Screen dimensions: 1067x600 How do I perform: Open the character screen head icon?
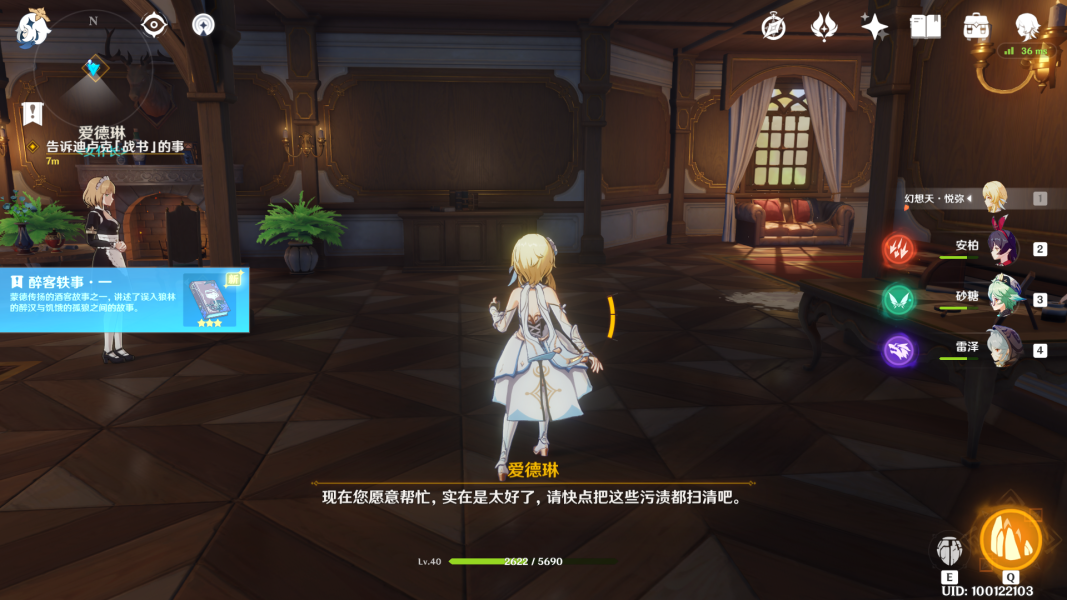[x=1027, y=27]
